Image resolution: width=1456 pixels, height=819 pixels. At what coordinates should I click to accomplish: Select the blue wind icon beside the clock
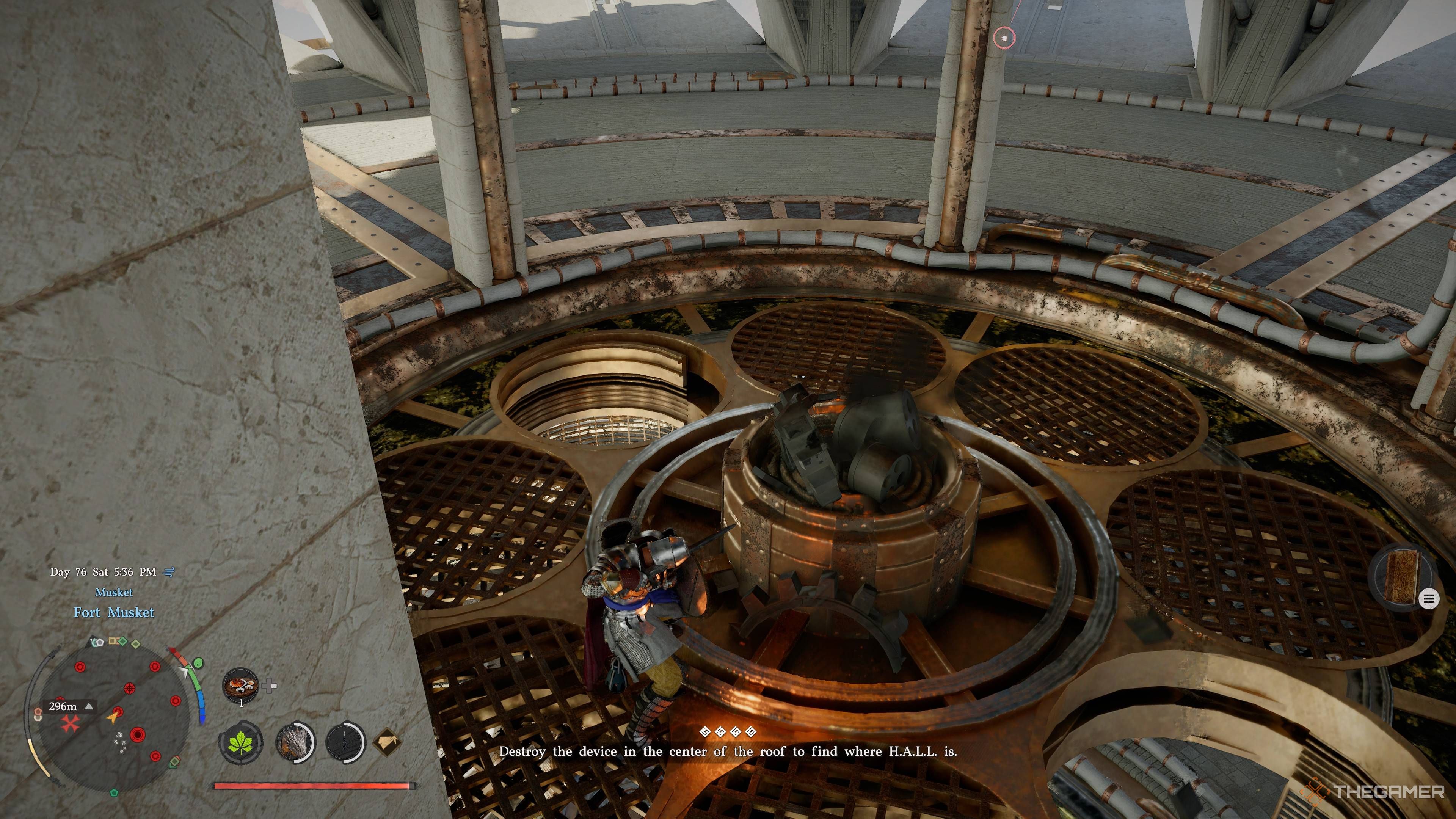168,572
